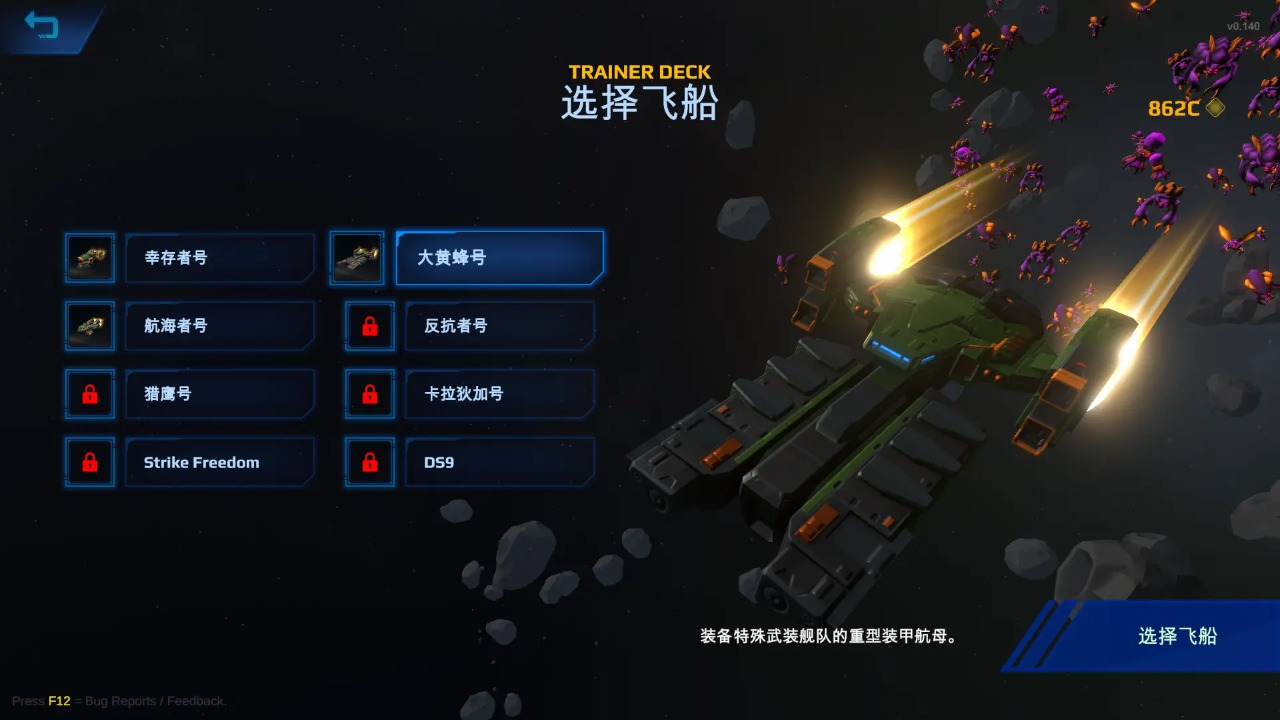Click the red lock beside Strike Freedom
The width and height of the screenshot is (1280, 720).
90,462
